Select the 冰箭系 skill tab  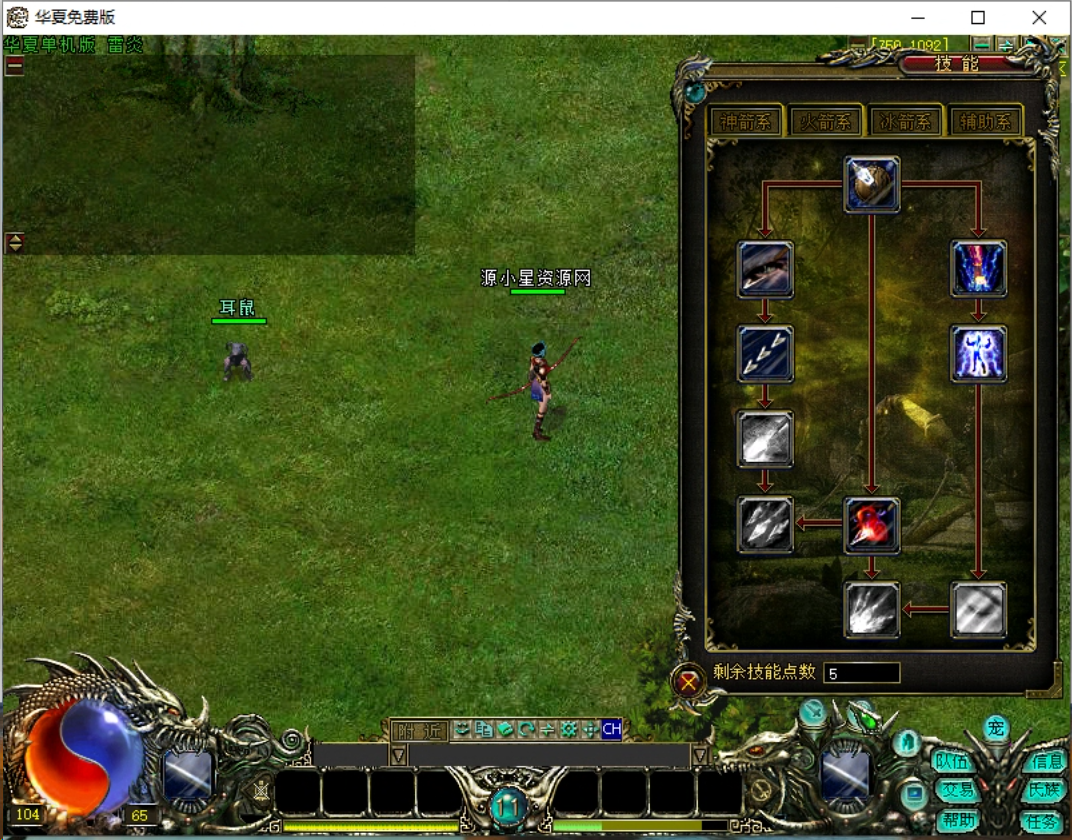click(x=905, y=122)
